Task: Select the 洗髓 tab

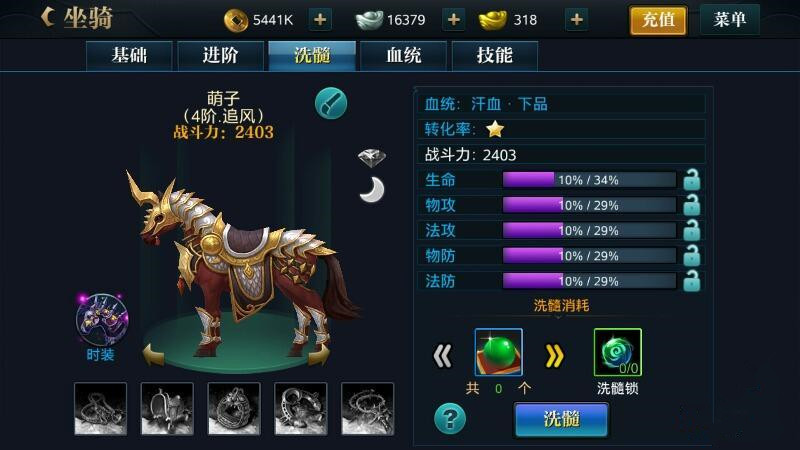Action: click(x=312, y=56)
